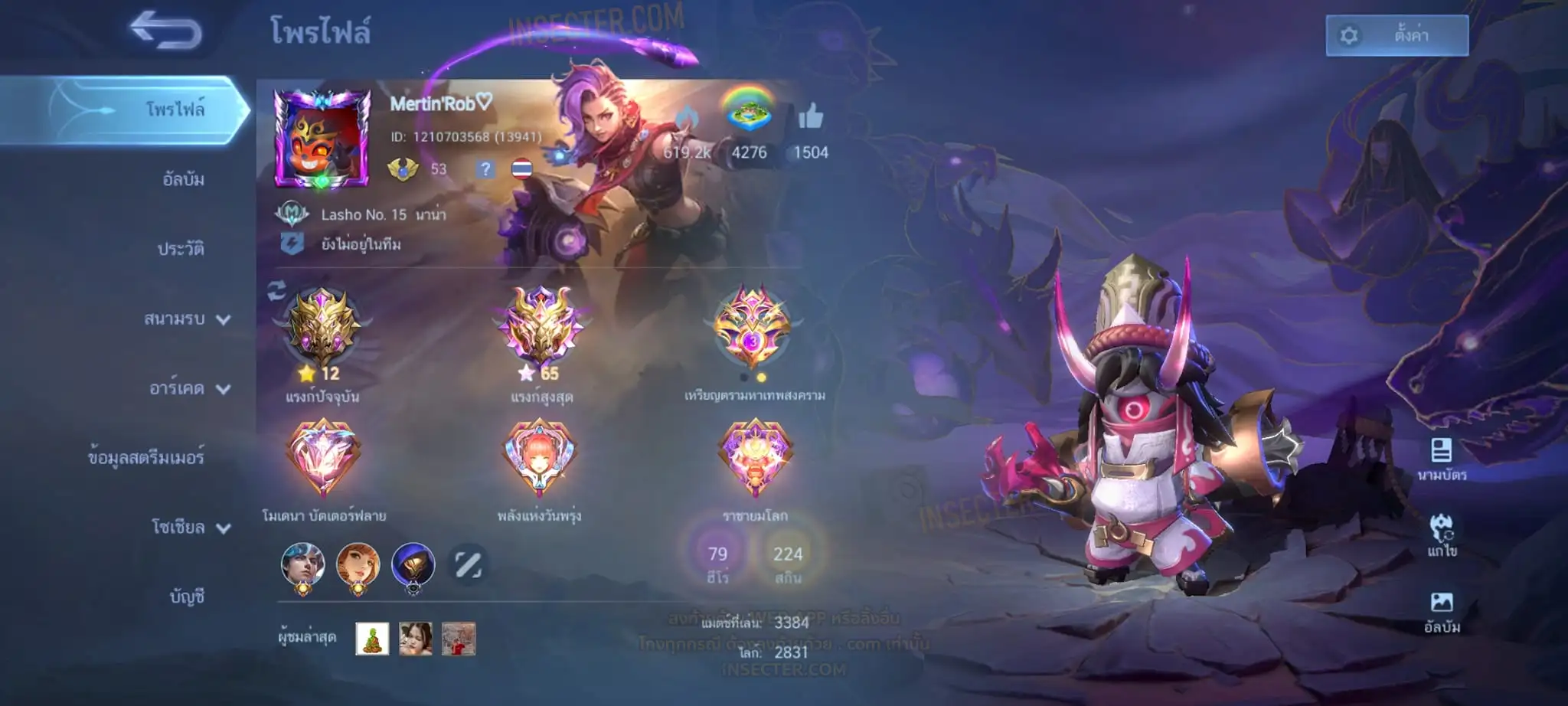Expand the สนามรบ battlefield section
The width and height of the screenshot is (1568, 706).
tap(187, 319)
